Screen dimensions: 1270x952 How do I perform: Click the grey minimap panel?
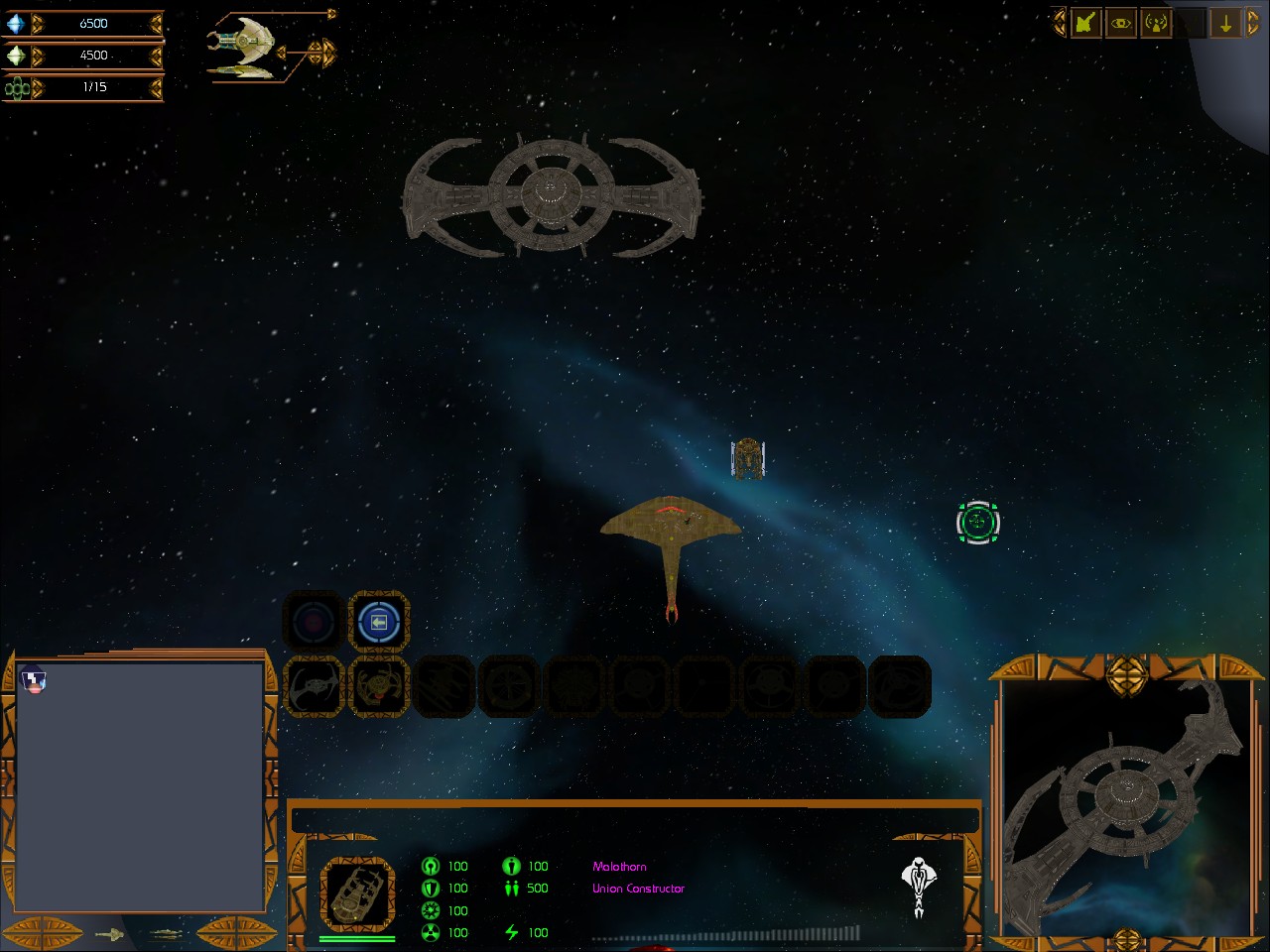pos(140,785)
